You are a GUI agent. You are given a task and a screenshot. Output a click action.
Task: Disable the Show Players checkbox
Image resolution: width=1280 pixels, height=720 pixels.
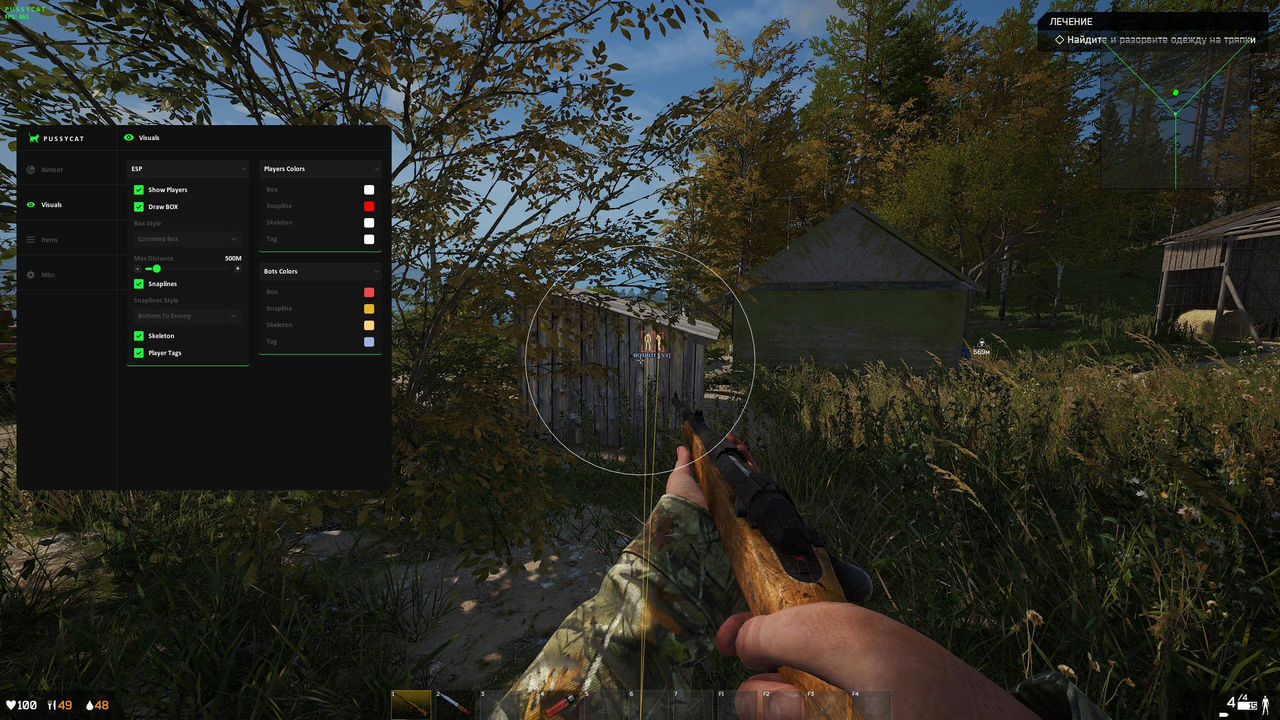point(139,189)
